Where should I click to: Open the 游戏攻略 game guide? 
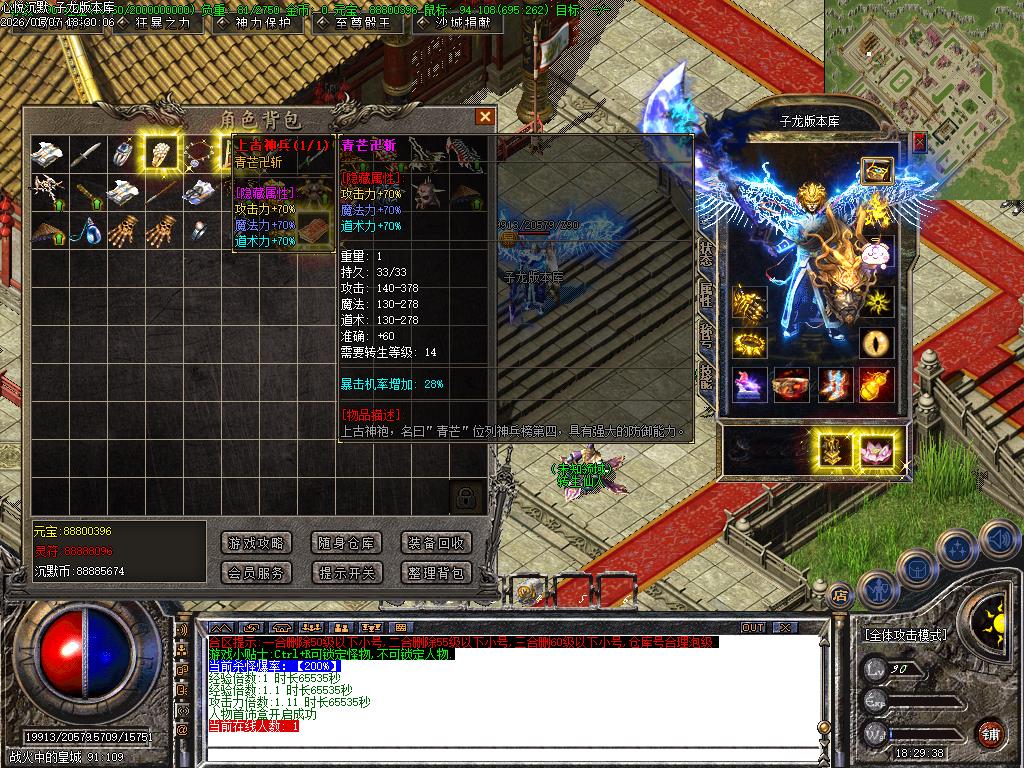(256, 543)
